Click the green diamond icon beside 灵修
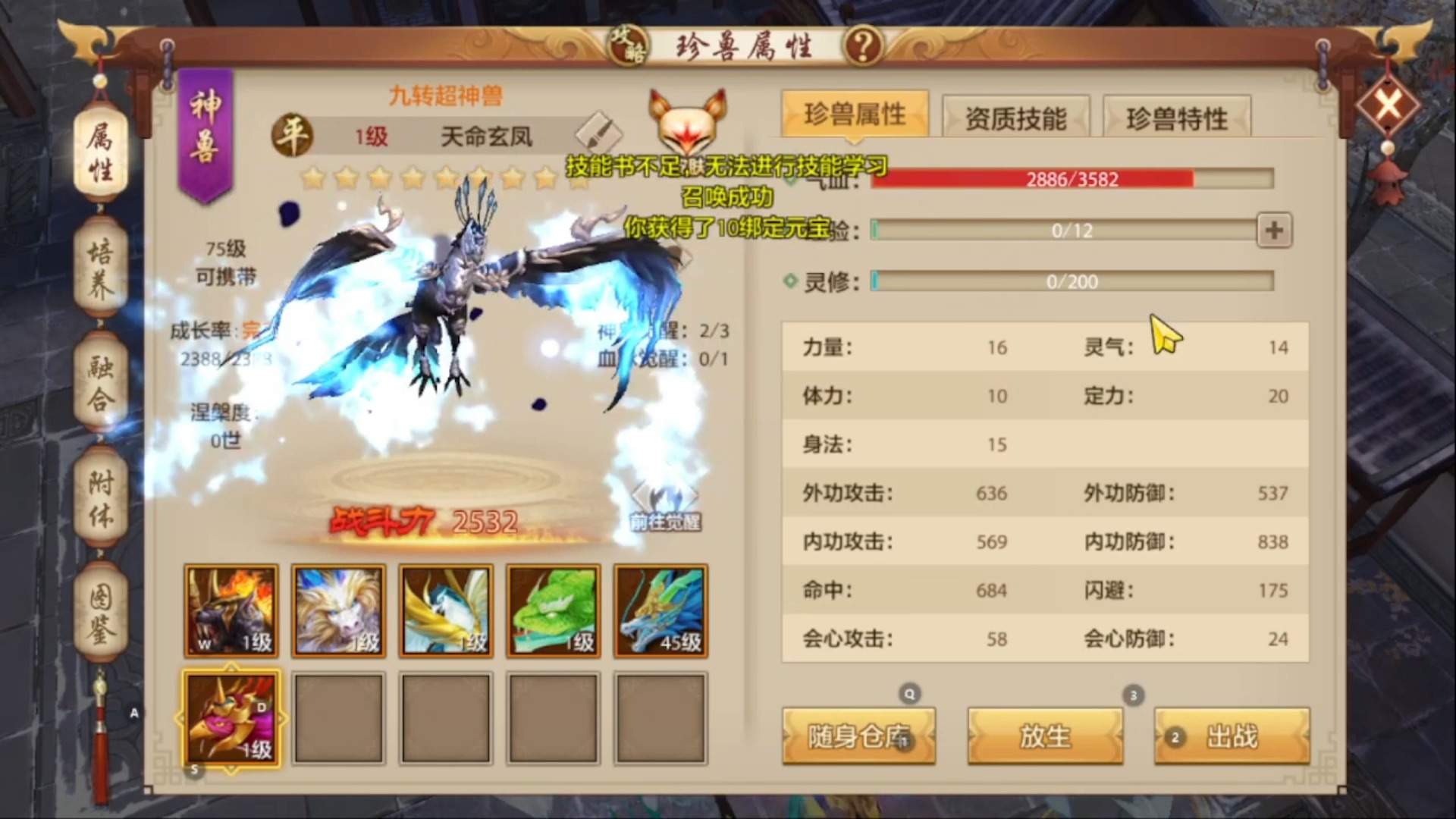Screen dimensions: 1456x819 791,281
